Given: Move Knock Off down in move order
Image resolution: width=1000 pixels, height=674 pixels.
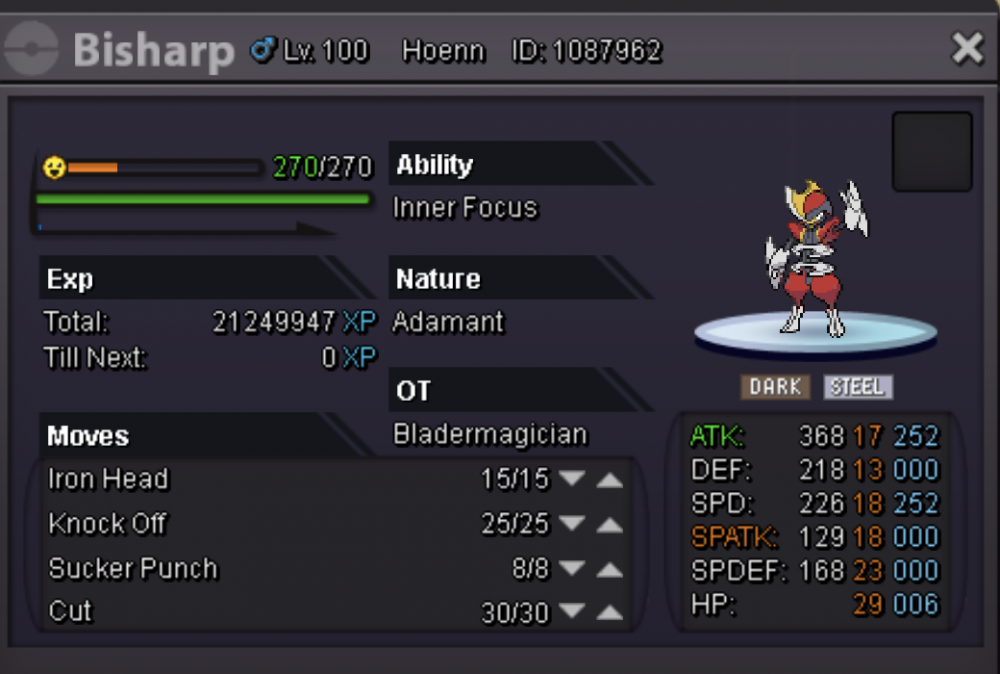Looking at the screenshot, I should pos(572,524).
